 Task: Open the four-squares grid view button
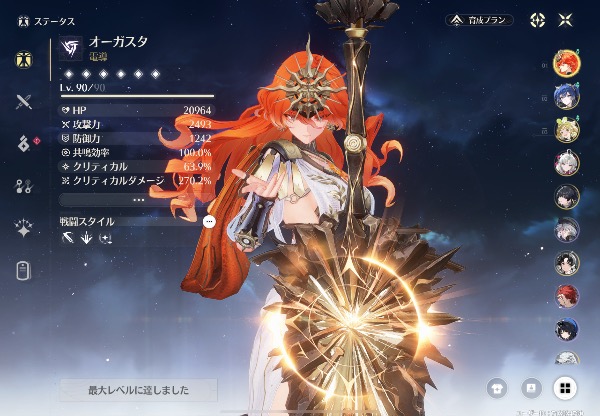pyautogui.click(x=565, y=388)
